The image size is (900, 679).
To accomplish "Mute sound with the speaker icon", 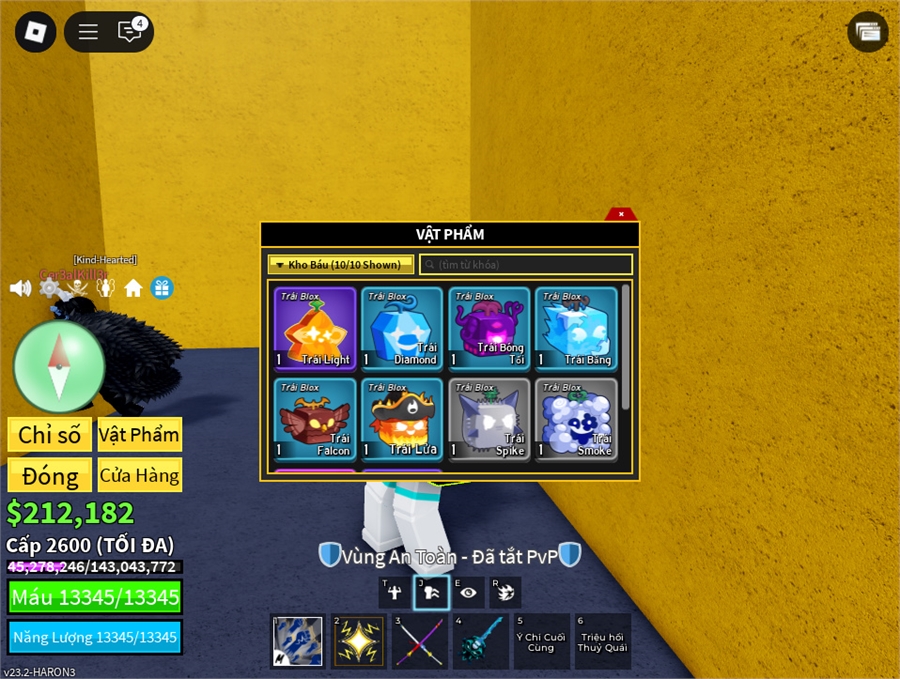I will 20,288.
